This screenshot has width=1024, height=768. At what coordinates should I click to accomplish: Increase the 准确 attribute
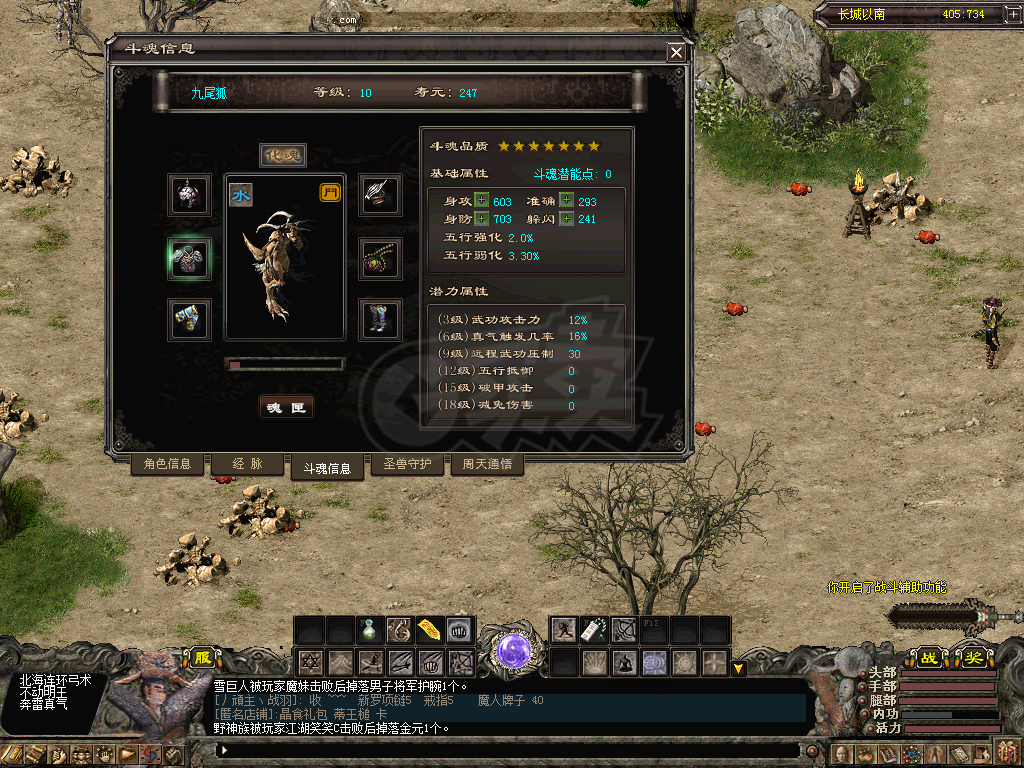[567, 201]
